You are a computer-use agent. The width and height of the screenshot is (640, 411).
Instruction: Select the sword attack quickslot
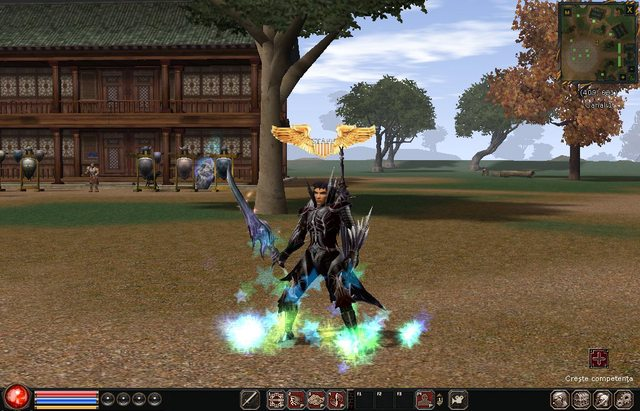249,400
